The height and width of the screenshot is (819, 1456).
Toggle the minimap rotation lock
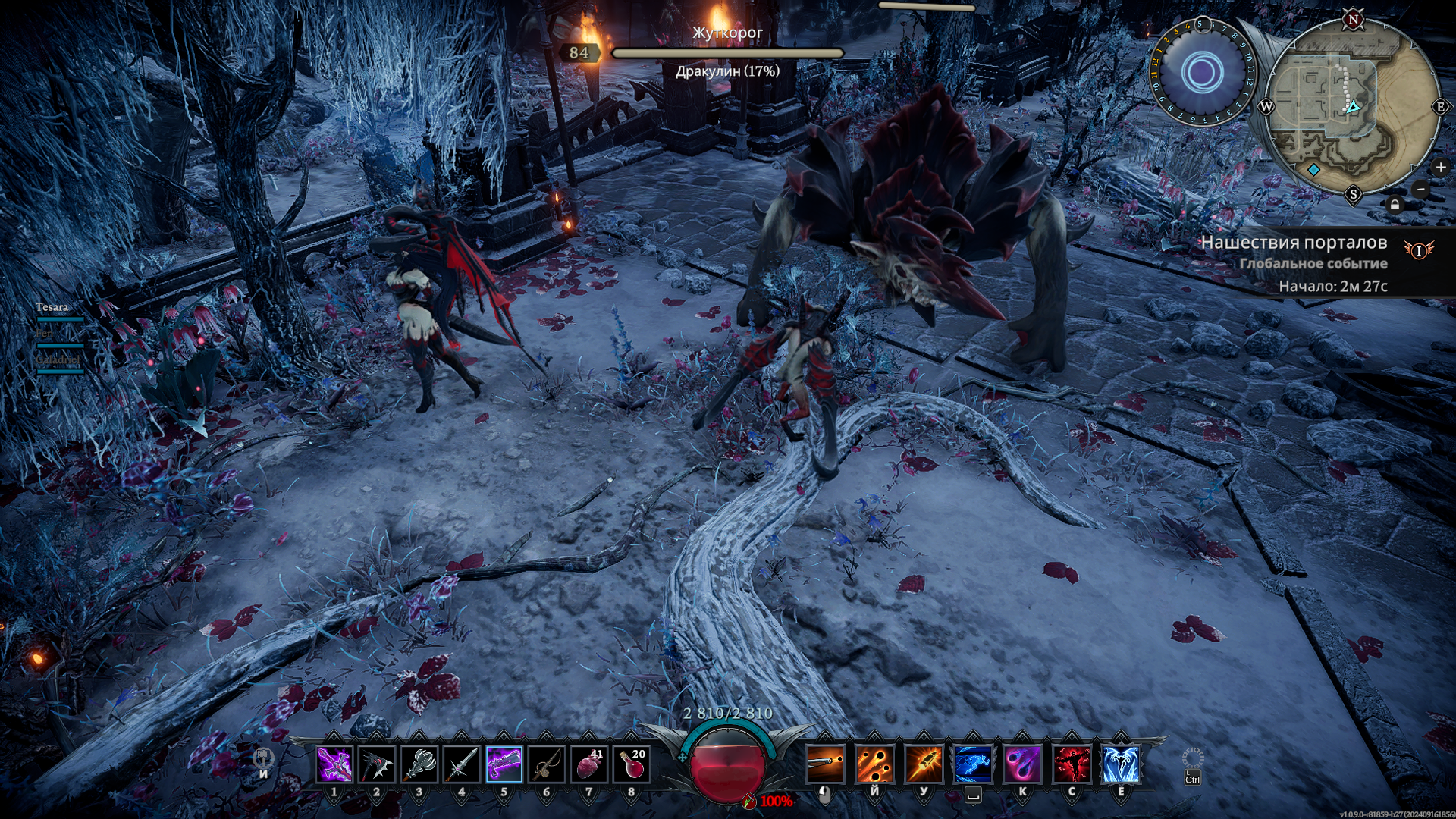[x=1395, y=205]
